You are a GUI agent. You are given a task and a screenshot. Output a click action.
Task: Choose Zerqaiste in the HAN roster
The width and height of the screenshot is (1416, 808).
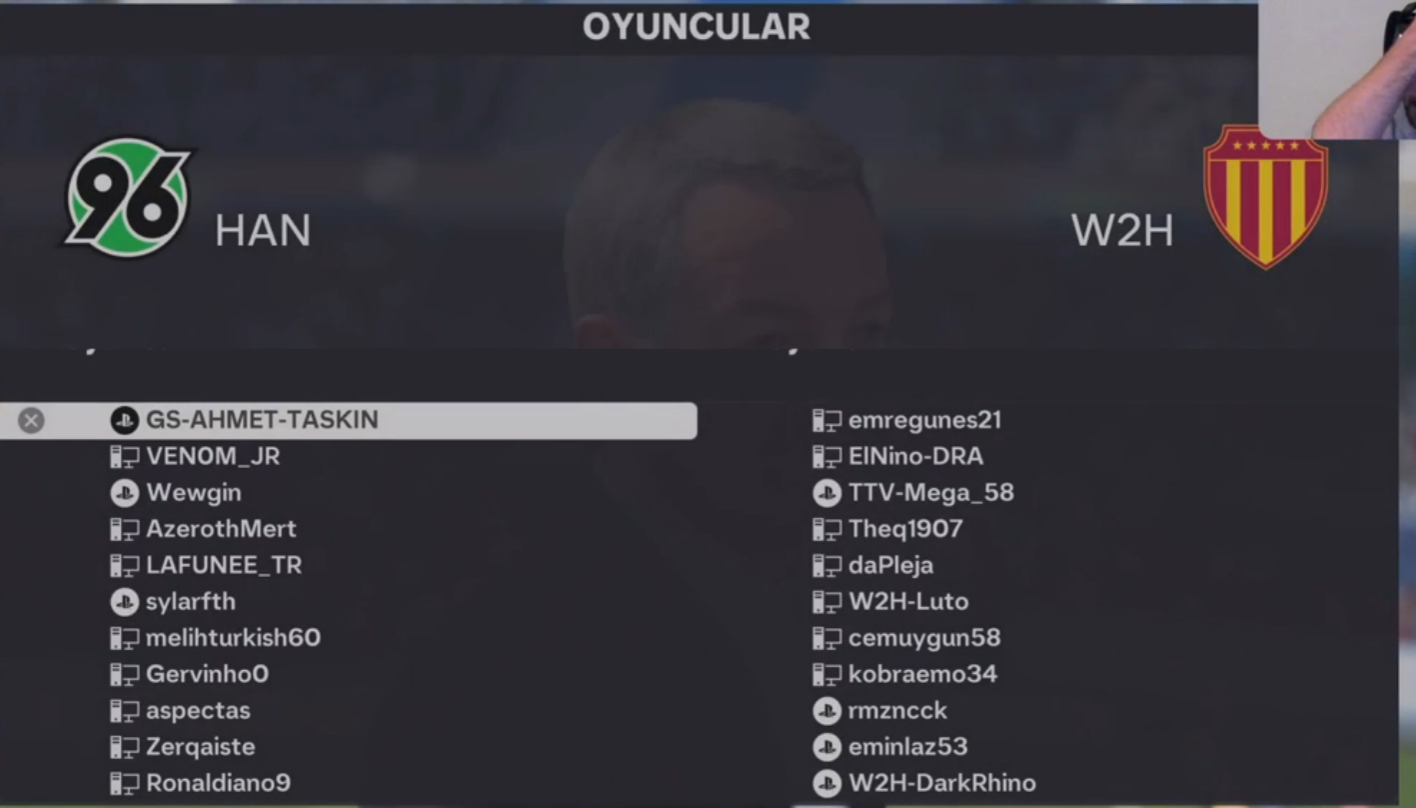200,747
